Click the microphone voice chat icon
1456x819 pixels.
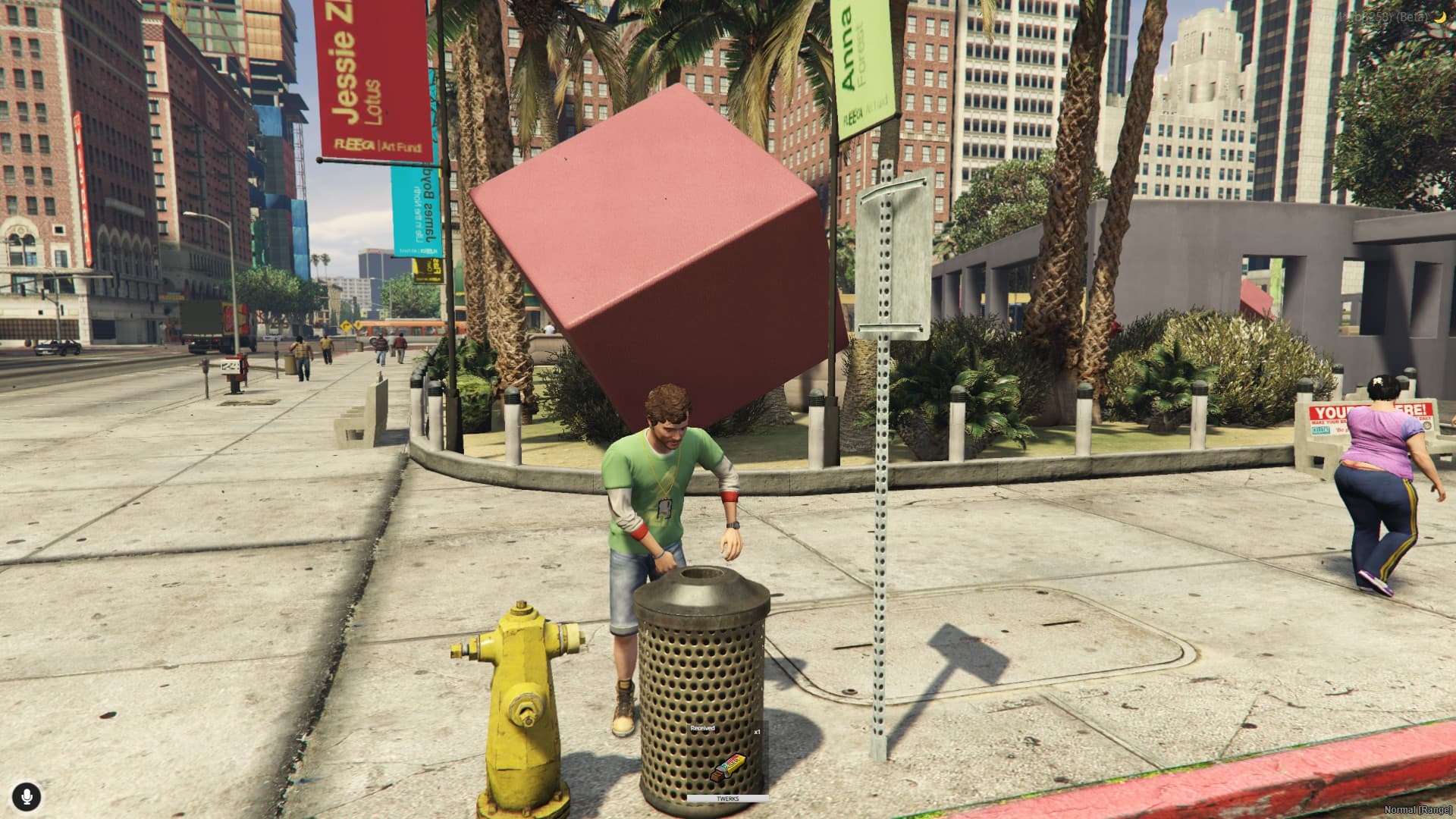(x=27, y=796)
